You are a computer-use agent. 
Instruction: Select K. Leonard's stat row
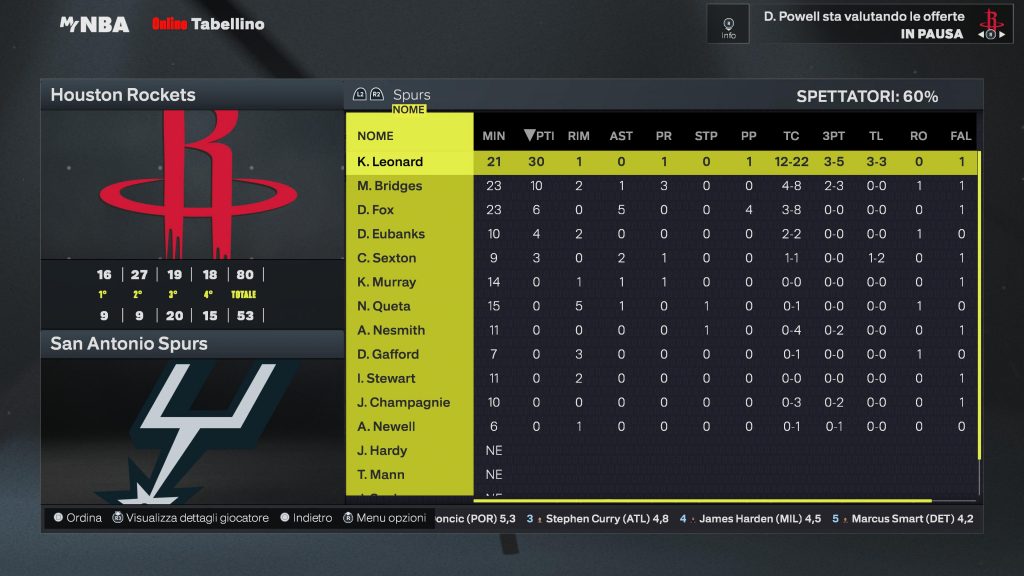point(390,162)
